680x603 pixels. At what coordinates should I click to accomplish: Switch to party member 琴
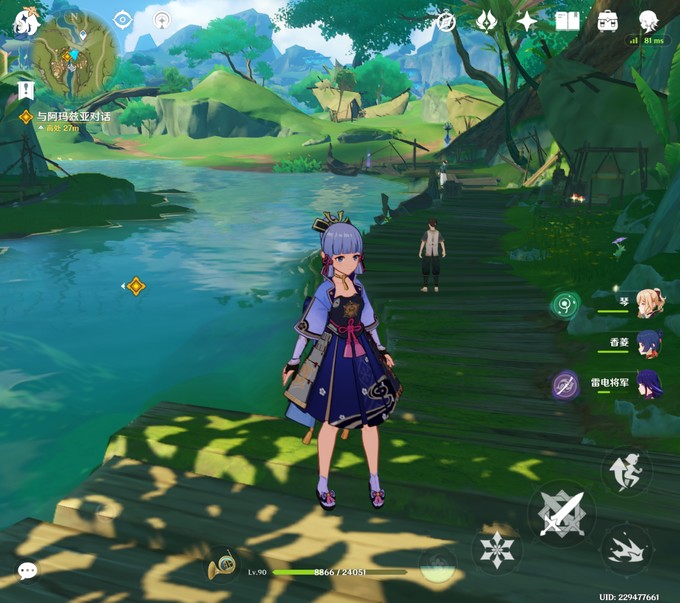click(648, 303)
